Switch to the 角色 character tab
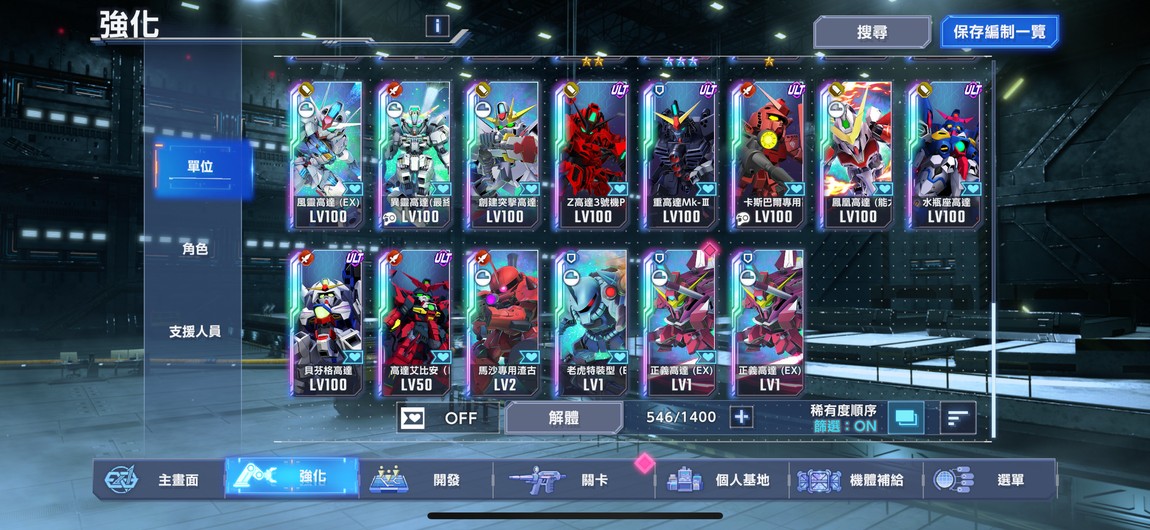Screen dimensions: 1150x530 196,249
